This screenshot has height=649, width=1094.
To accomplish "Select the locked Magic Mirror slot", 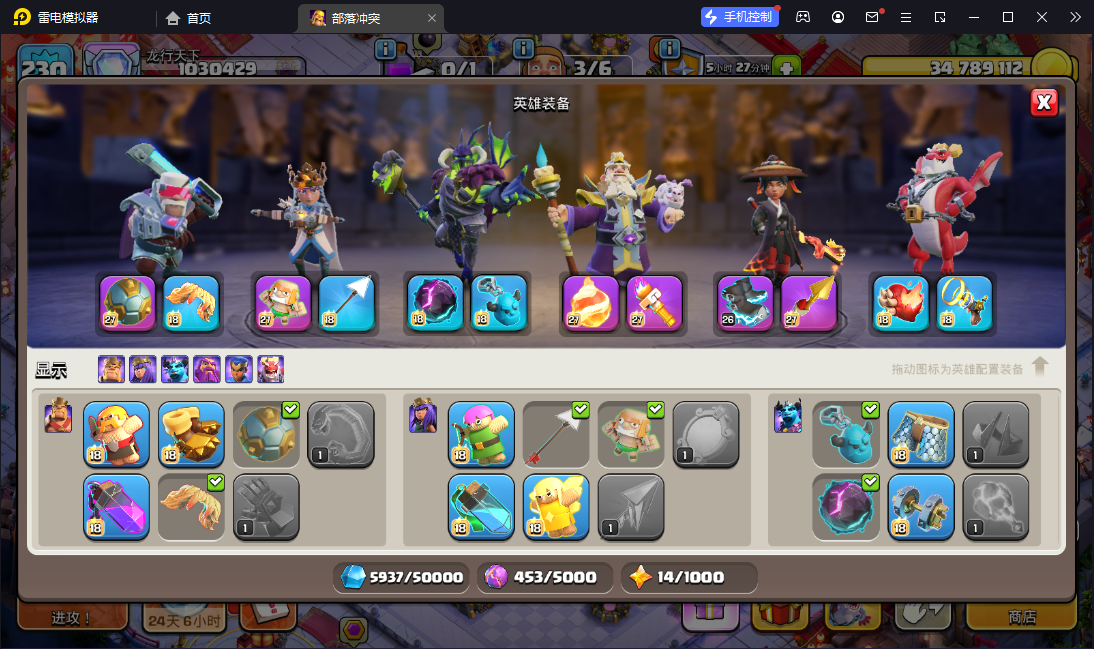I will (707, 434).
